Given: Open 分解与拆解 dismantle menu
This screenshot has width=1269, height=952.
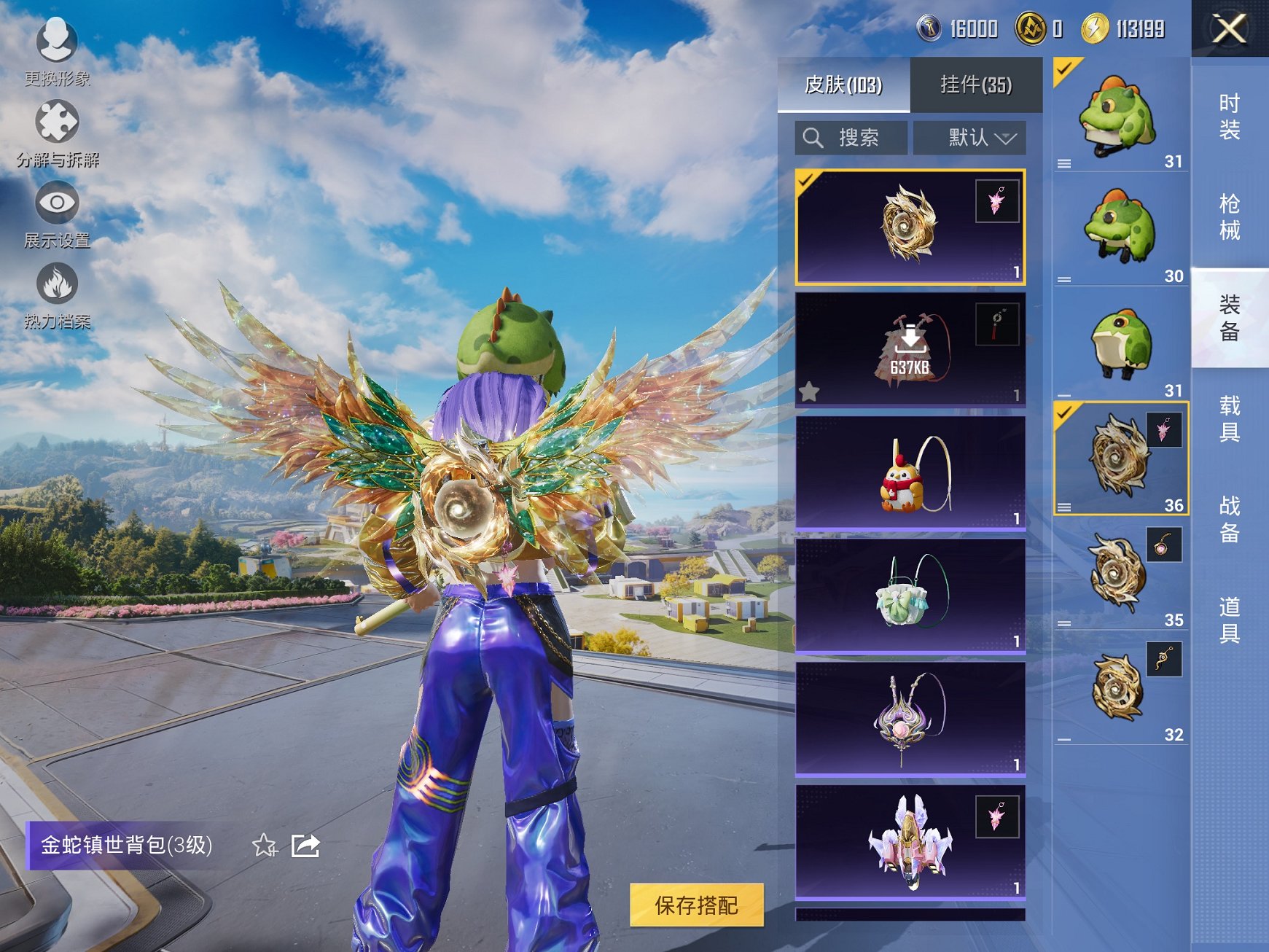Looking at the screenshot, I should (x=57, y=133).
